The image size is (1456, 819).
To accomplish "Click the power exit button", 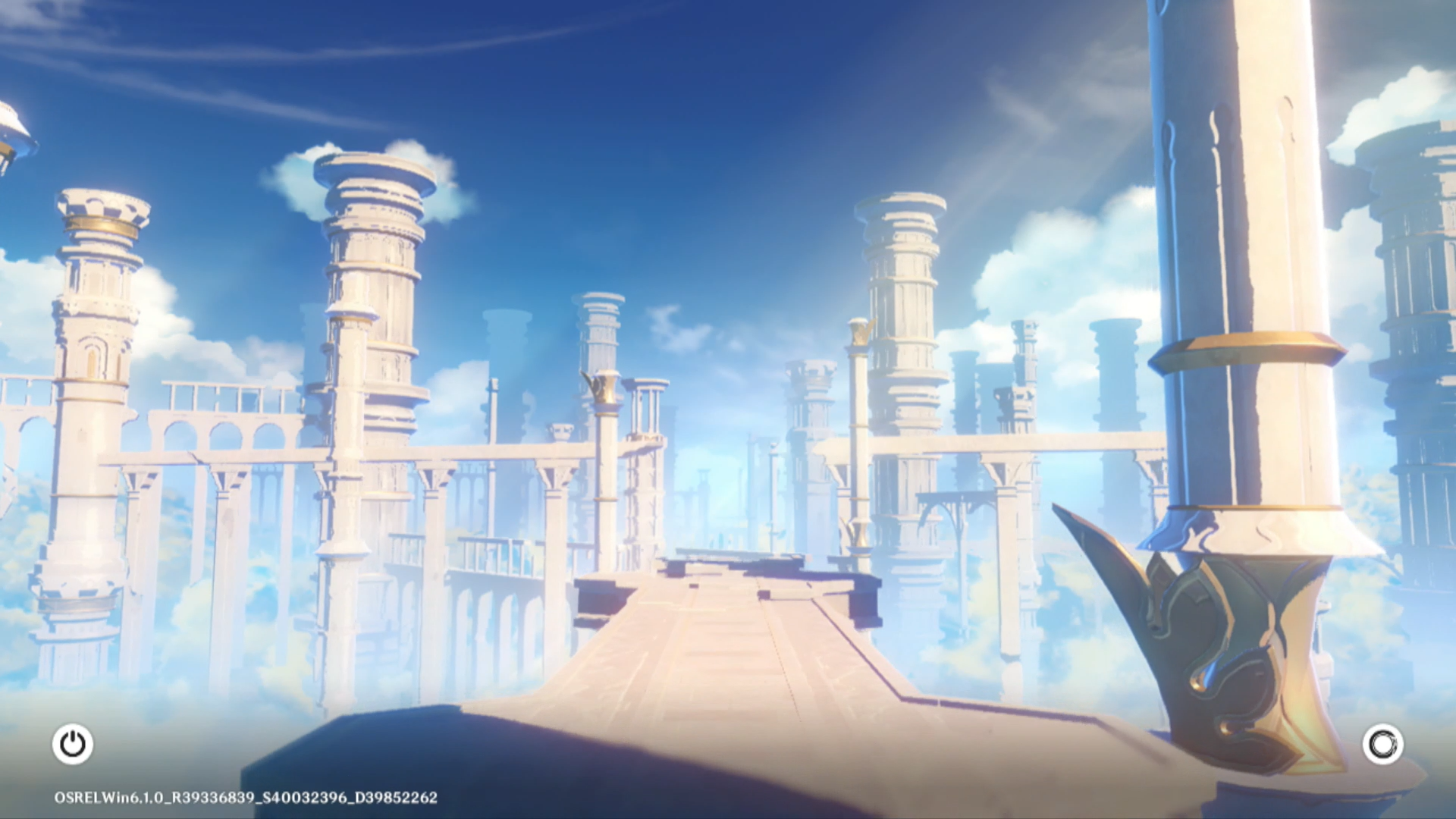I will [73, 744].
